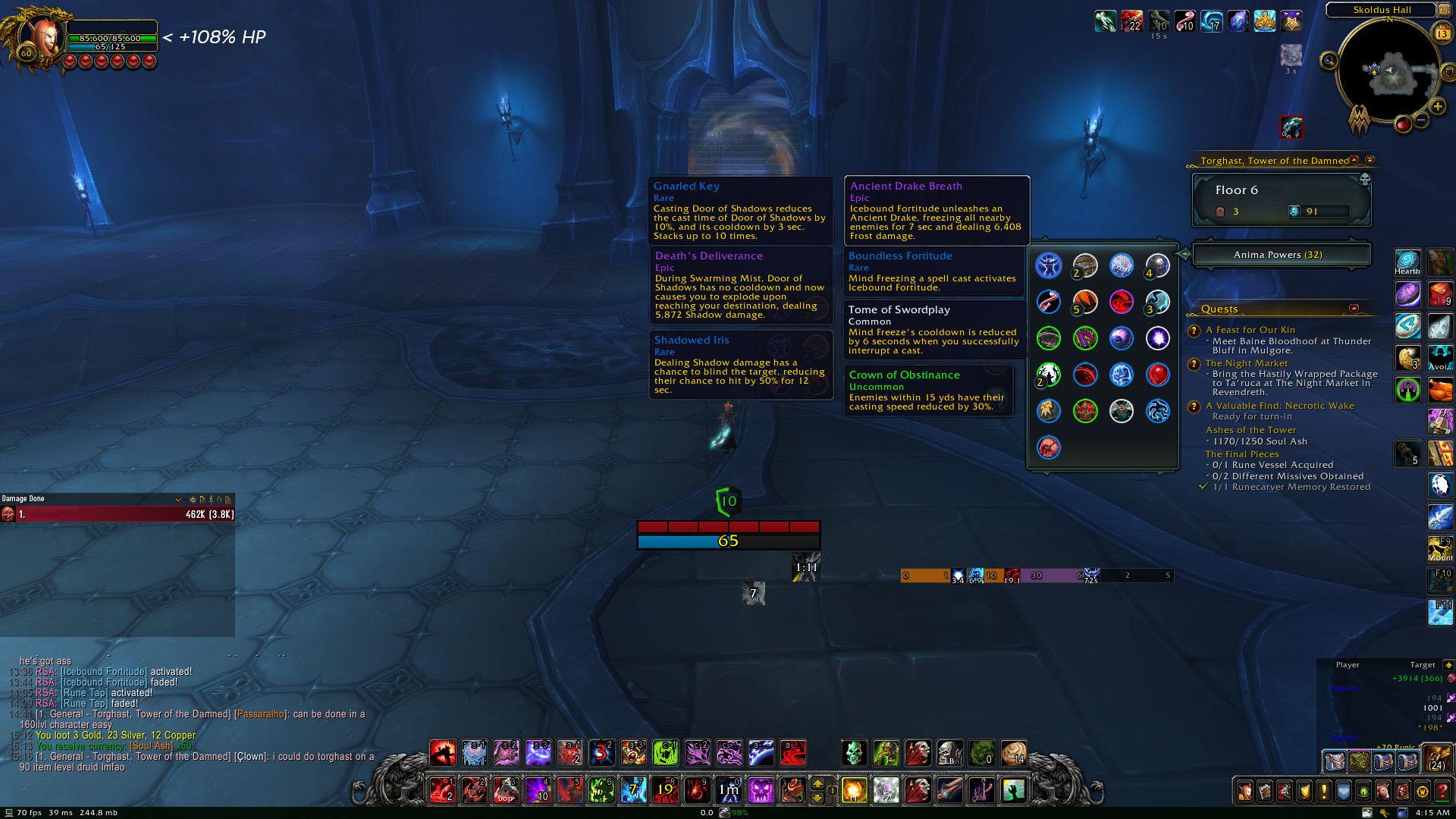The height and width of the screenshot is (819, 1456).
Task: Pick the Death's Deliverance anima power
Action: [x=739, y=284]
